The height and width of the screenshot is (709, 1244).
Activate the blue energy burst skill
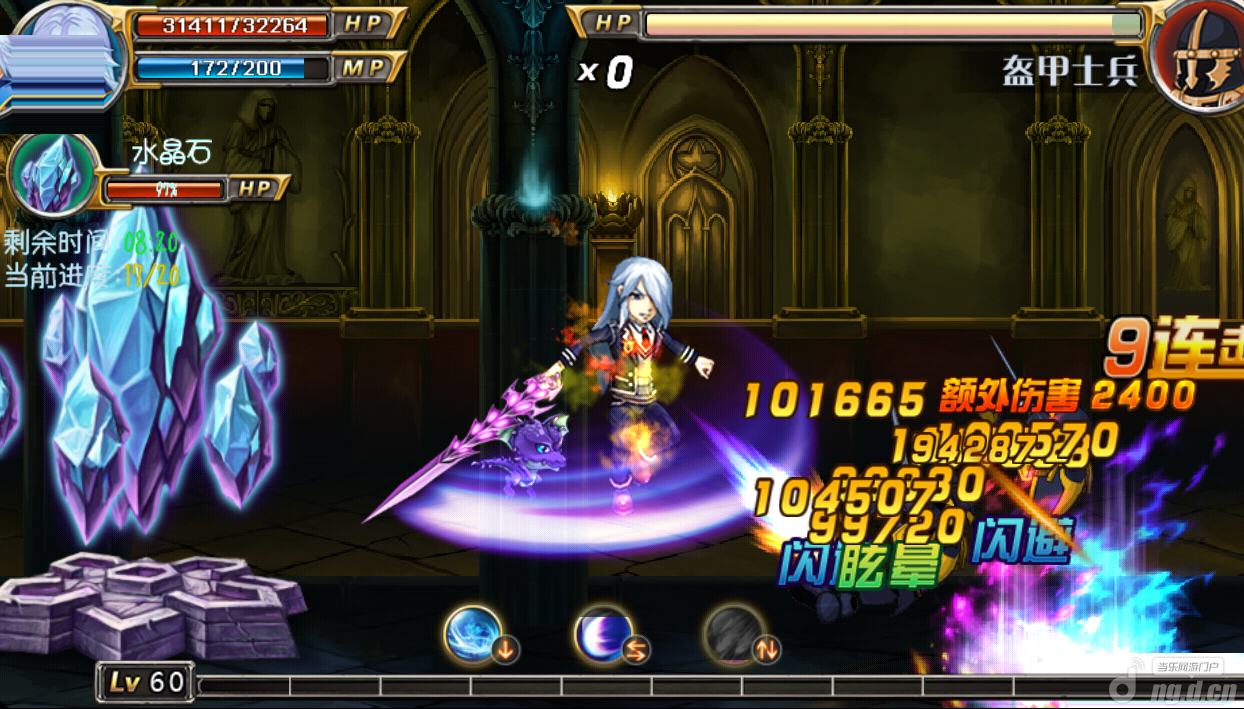pyautogui.click(x=473, y=634)
